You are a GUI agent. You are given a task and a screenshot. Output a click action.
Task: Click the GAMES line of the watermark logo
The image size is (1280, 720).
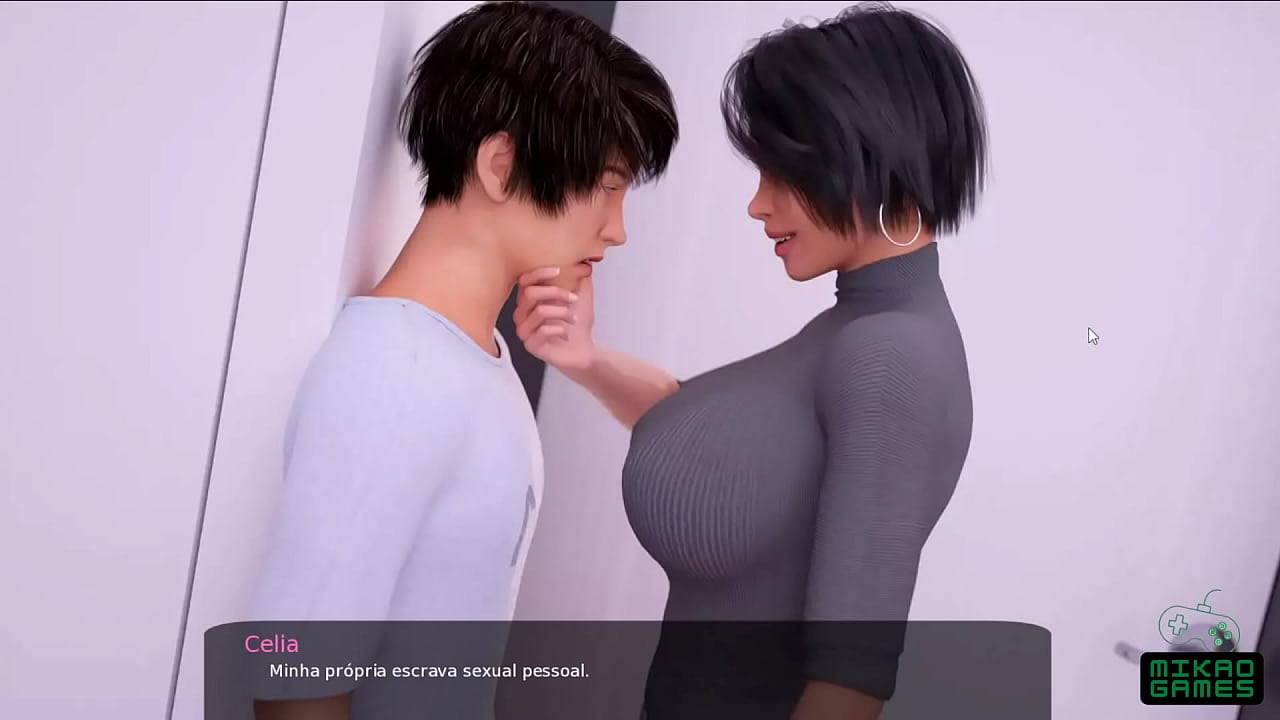pos(1202,688)
